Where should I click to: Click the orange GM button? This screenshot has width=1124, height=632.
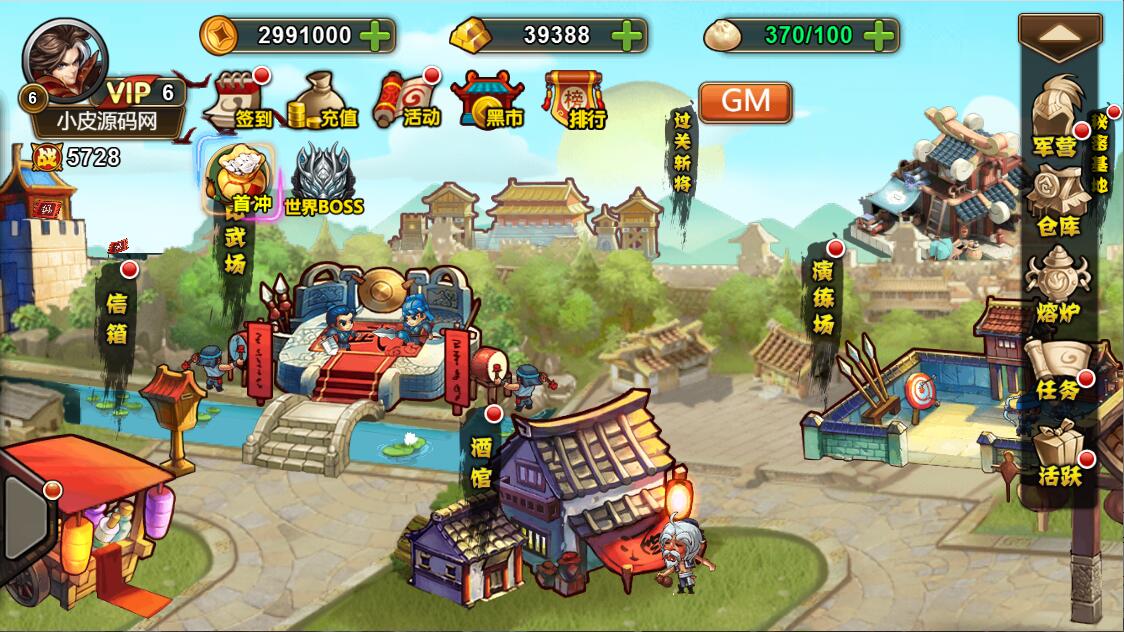coord(745,101)
